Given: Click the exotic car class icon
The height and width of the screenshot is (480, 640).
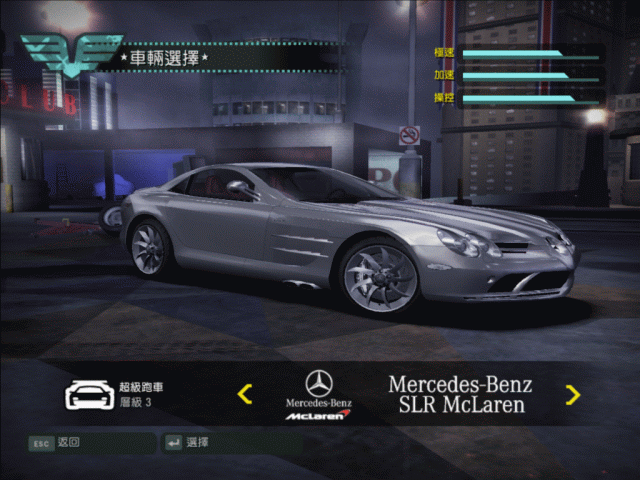Looking at the screenshot, I should point(87,395).
